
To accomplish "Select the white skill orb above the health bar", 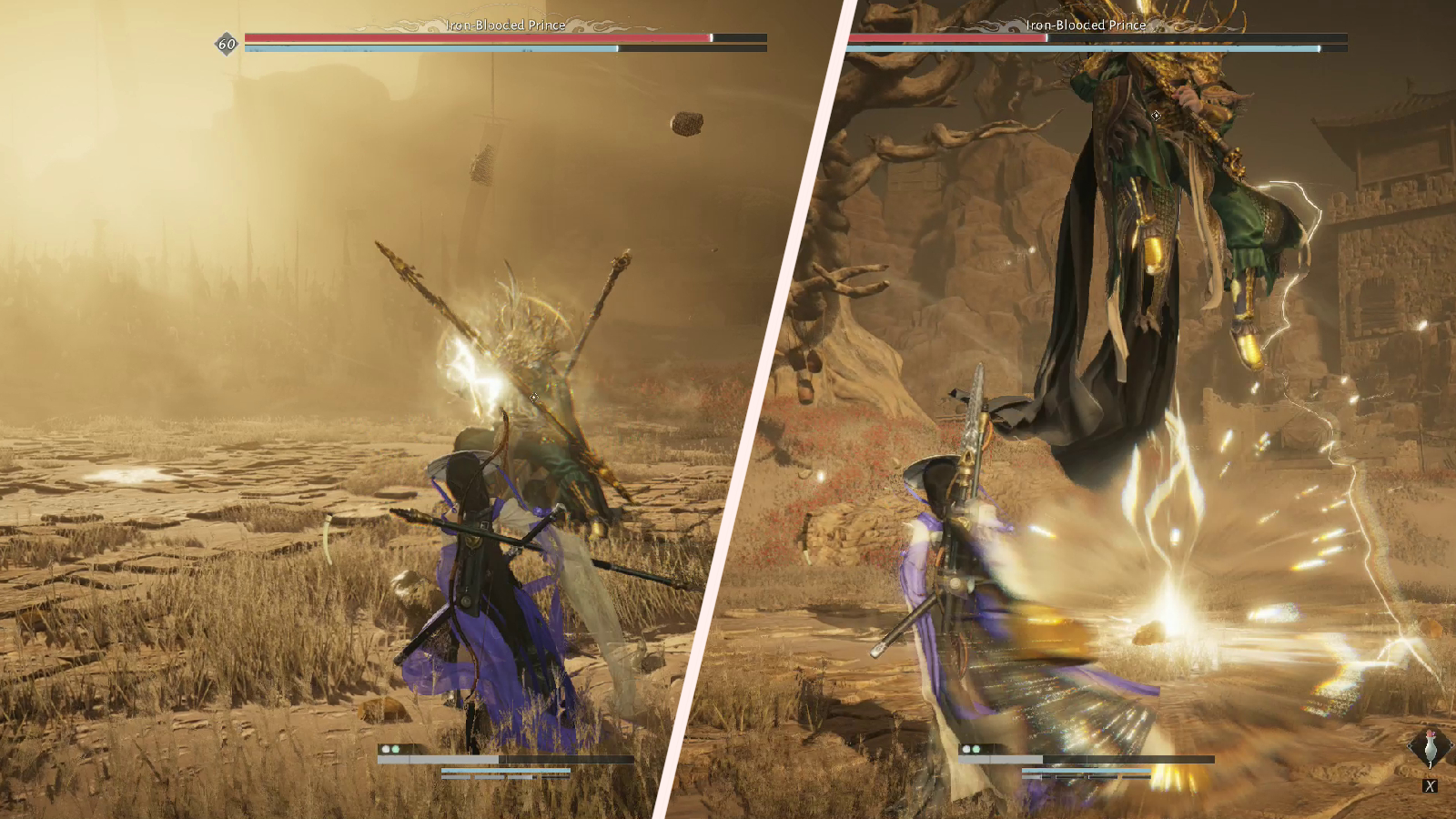I will pyautogui.click(x=386, y=748).
